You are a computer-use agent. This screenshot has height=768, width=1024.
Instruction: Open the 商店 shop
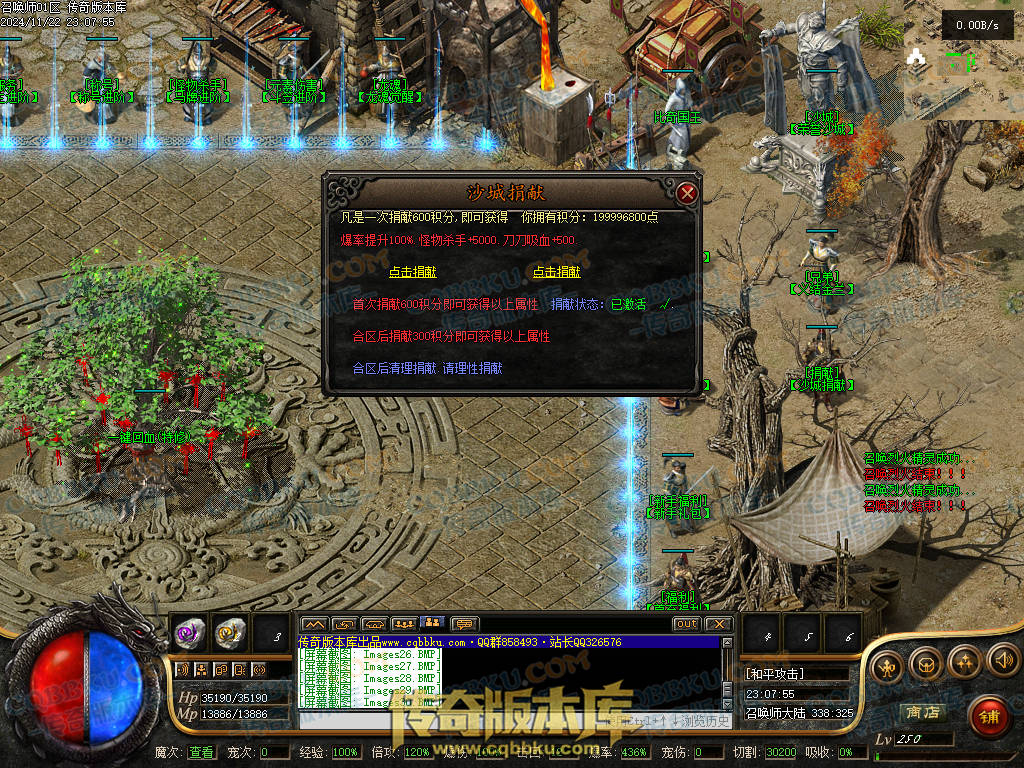tap(922, 712)
